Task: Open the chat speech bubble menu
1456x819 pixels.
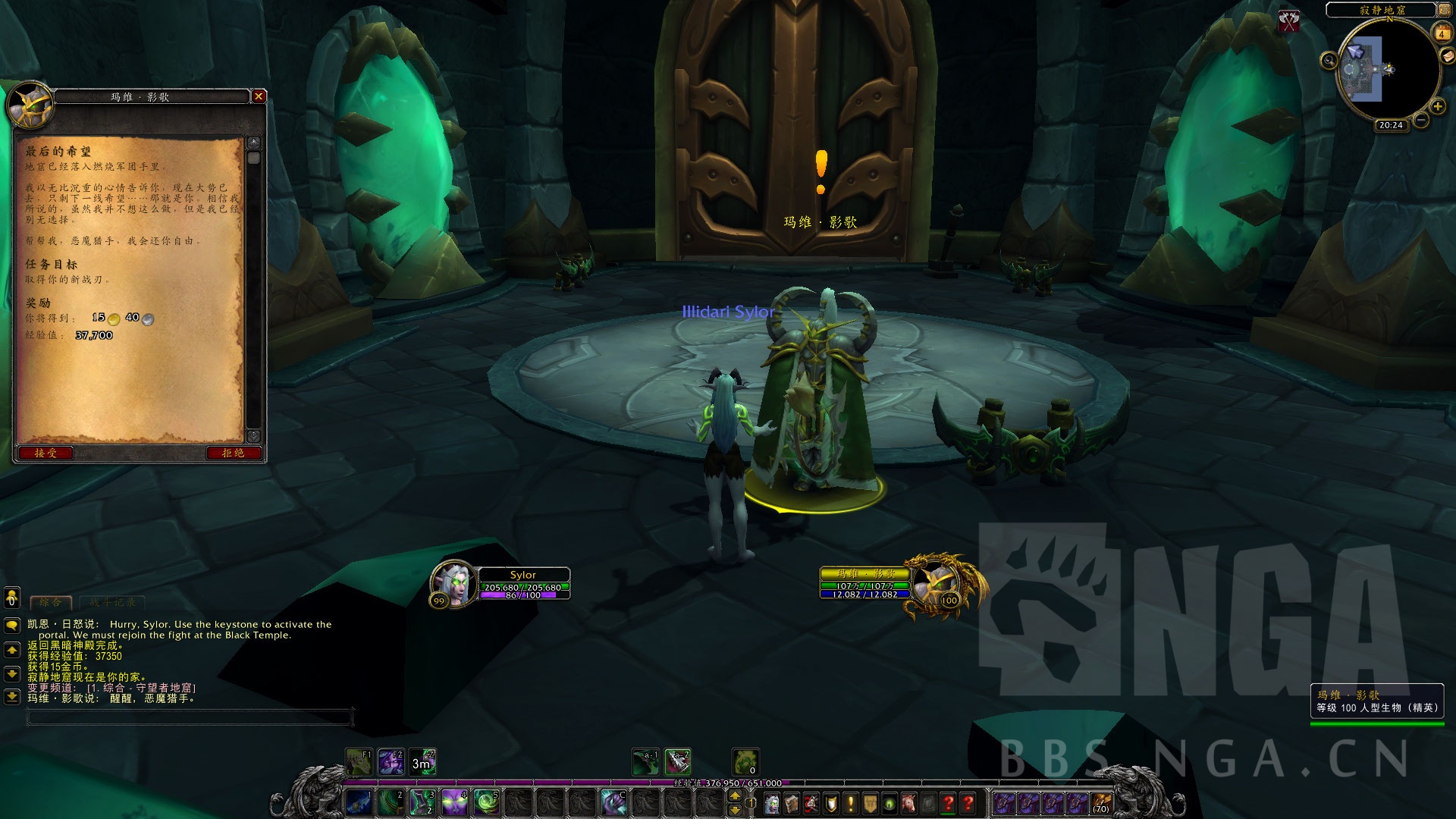Action: (x=11, y=625)
